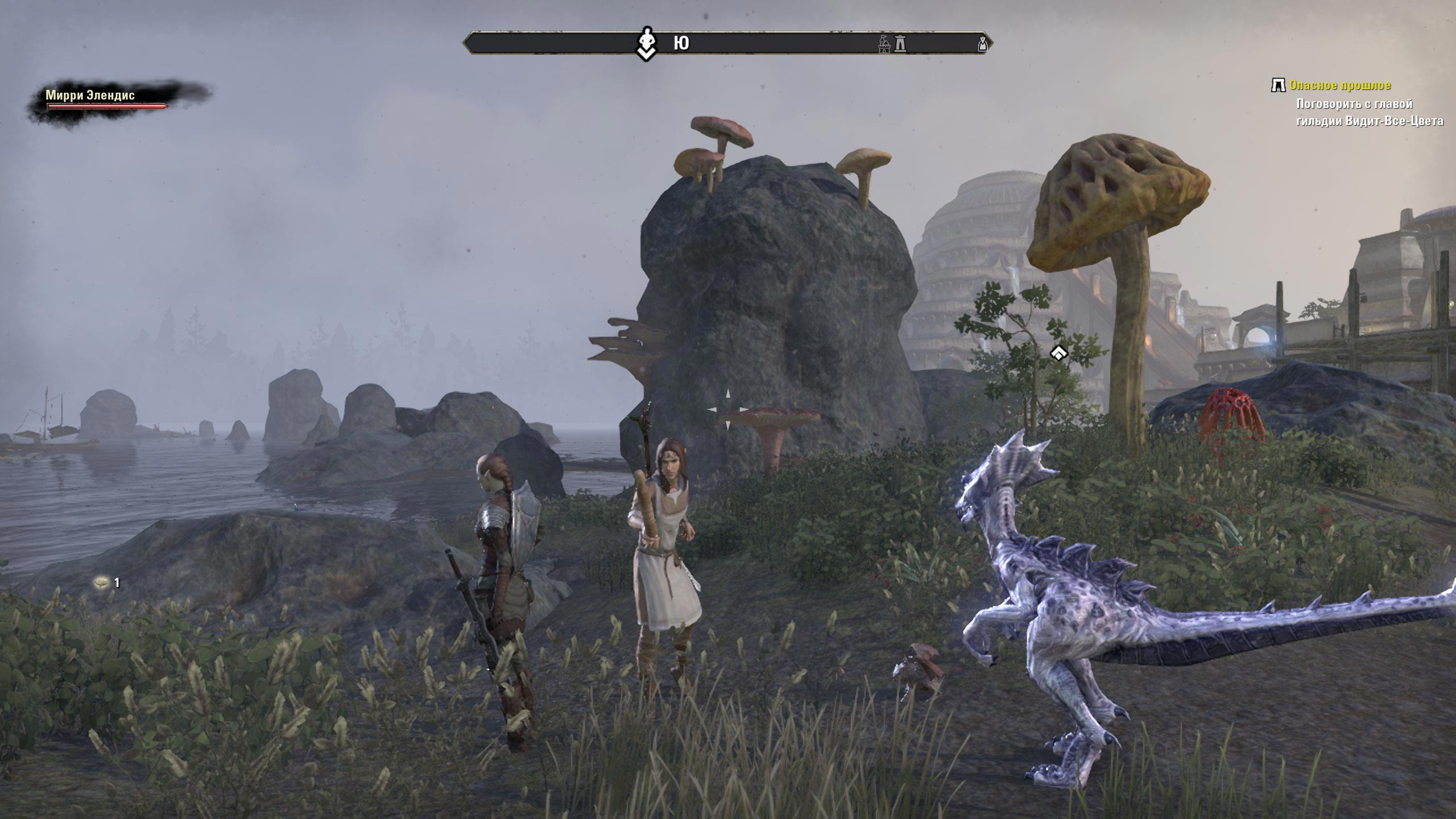Click the robe-shaped marker at the compass edge
Viewport: 1456px width, 819px height.
(982, 44)
